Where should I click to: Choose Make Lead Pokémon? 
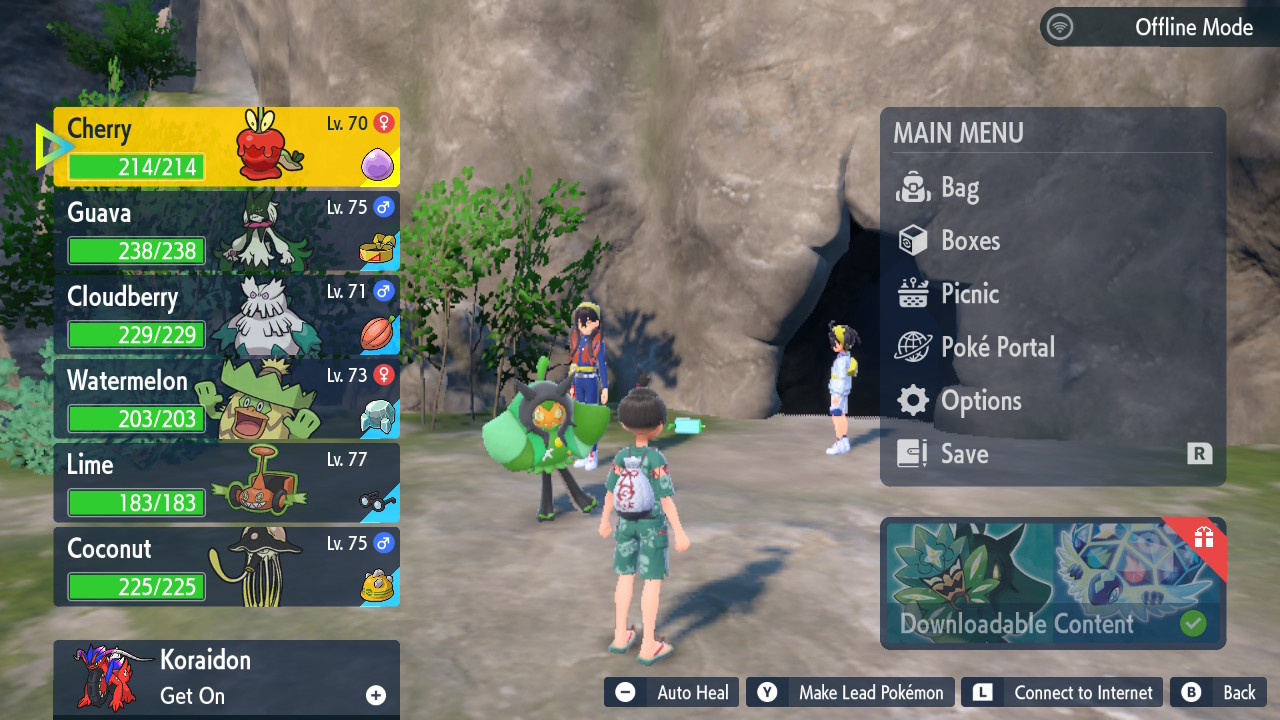(x=851, y=693)
